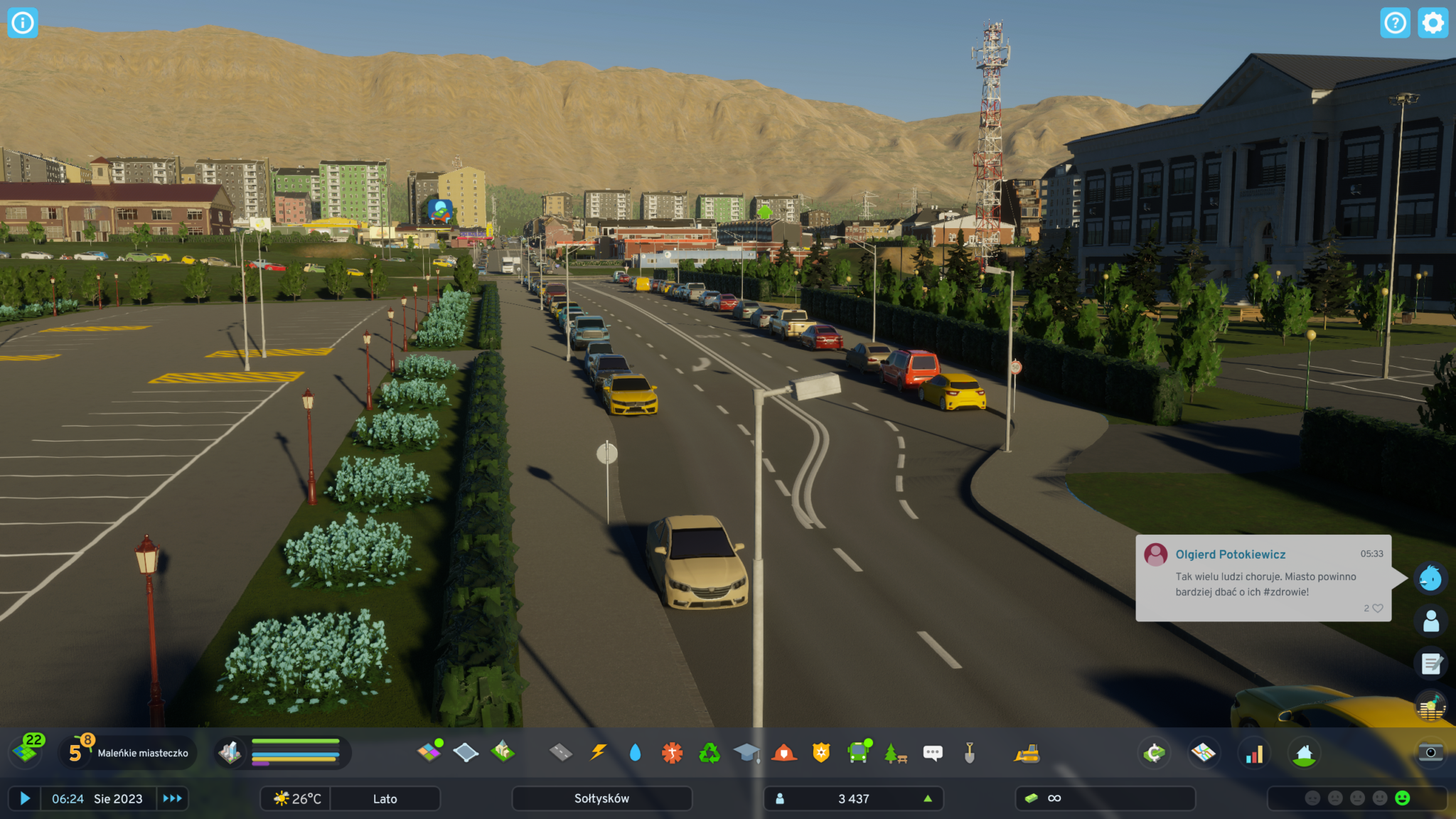
Task: Open the public transport bus menu
Action: pos(859,752)
